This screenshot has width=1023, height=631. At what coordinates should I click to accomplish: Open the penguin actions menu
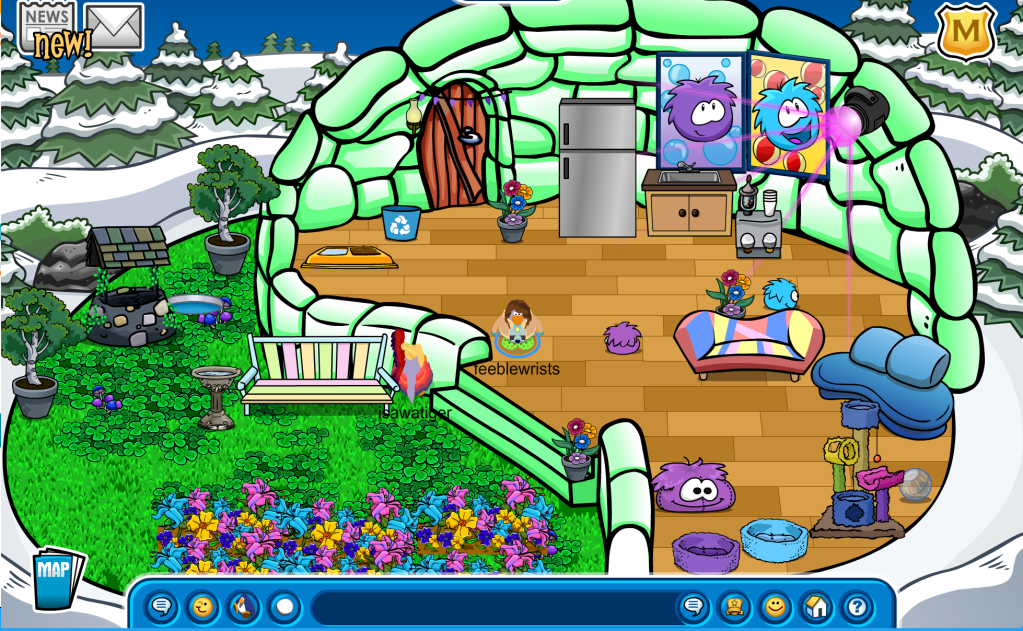tap(243, 606)
